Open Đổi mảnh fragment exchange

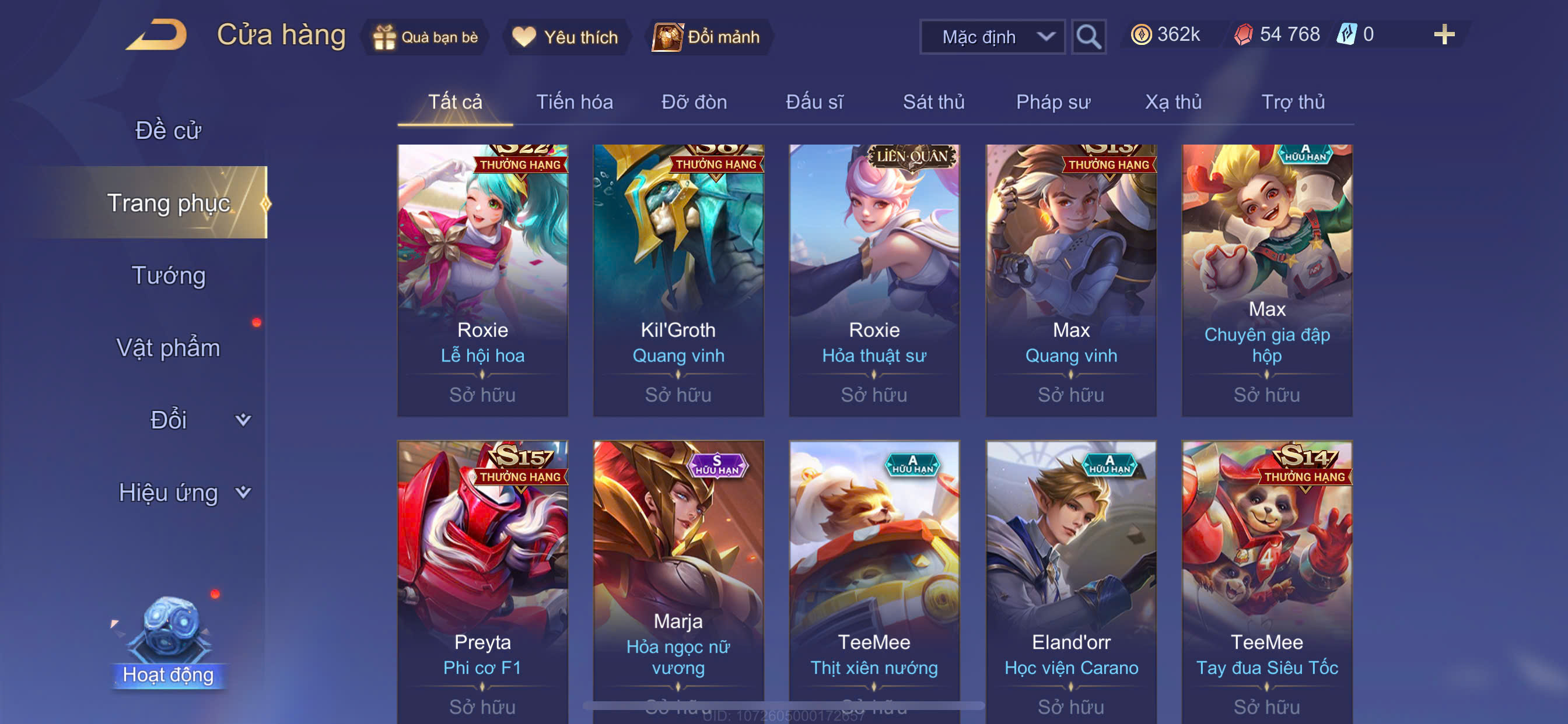pyautogui.click(x=706, y=37)
